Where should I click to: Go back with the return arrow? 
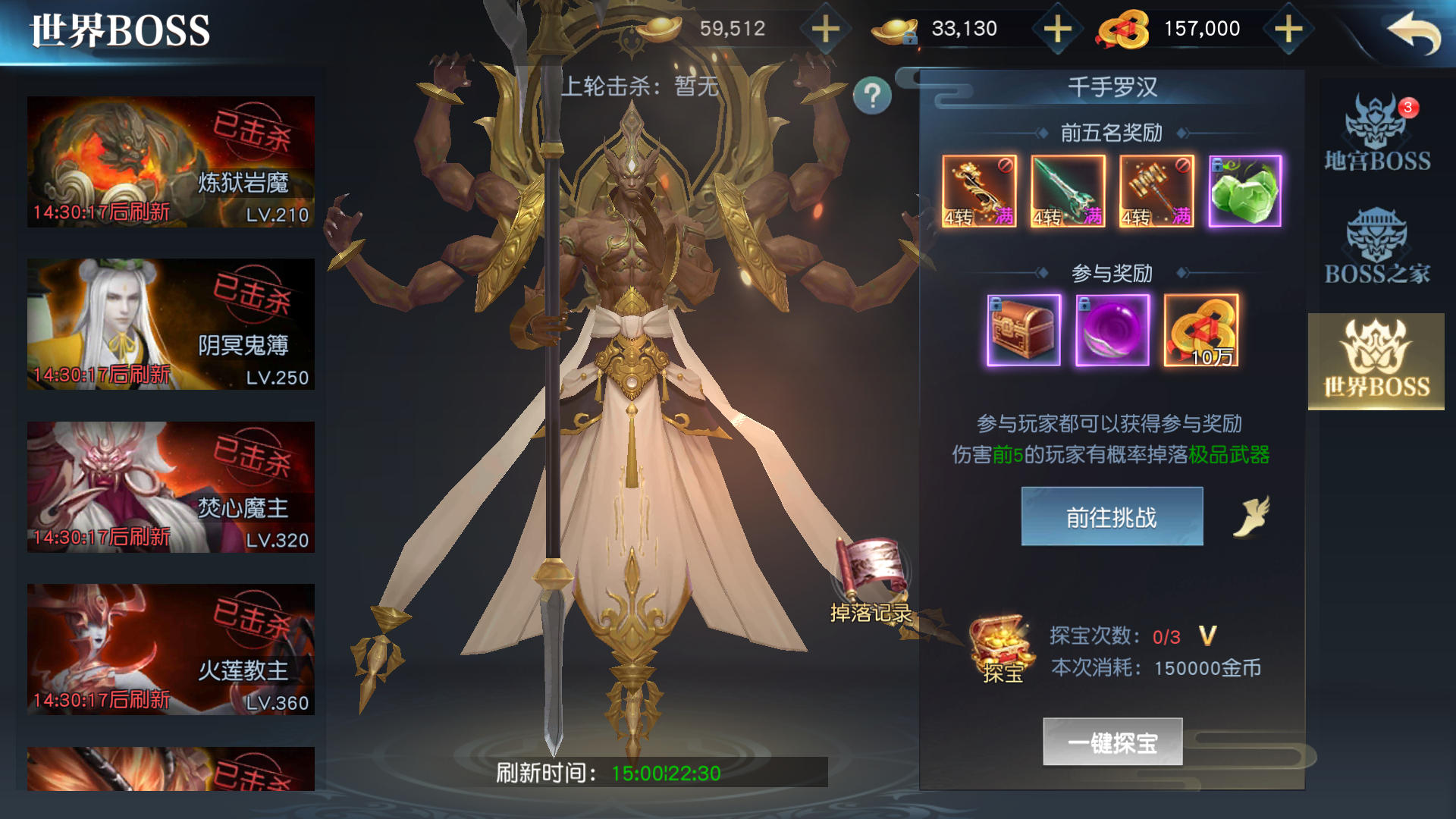click(x=1414, y=33)
